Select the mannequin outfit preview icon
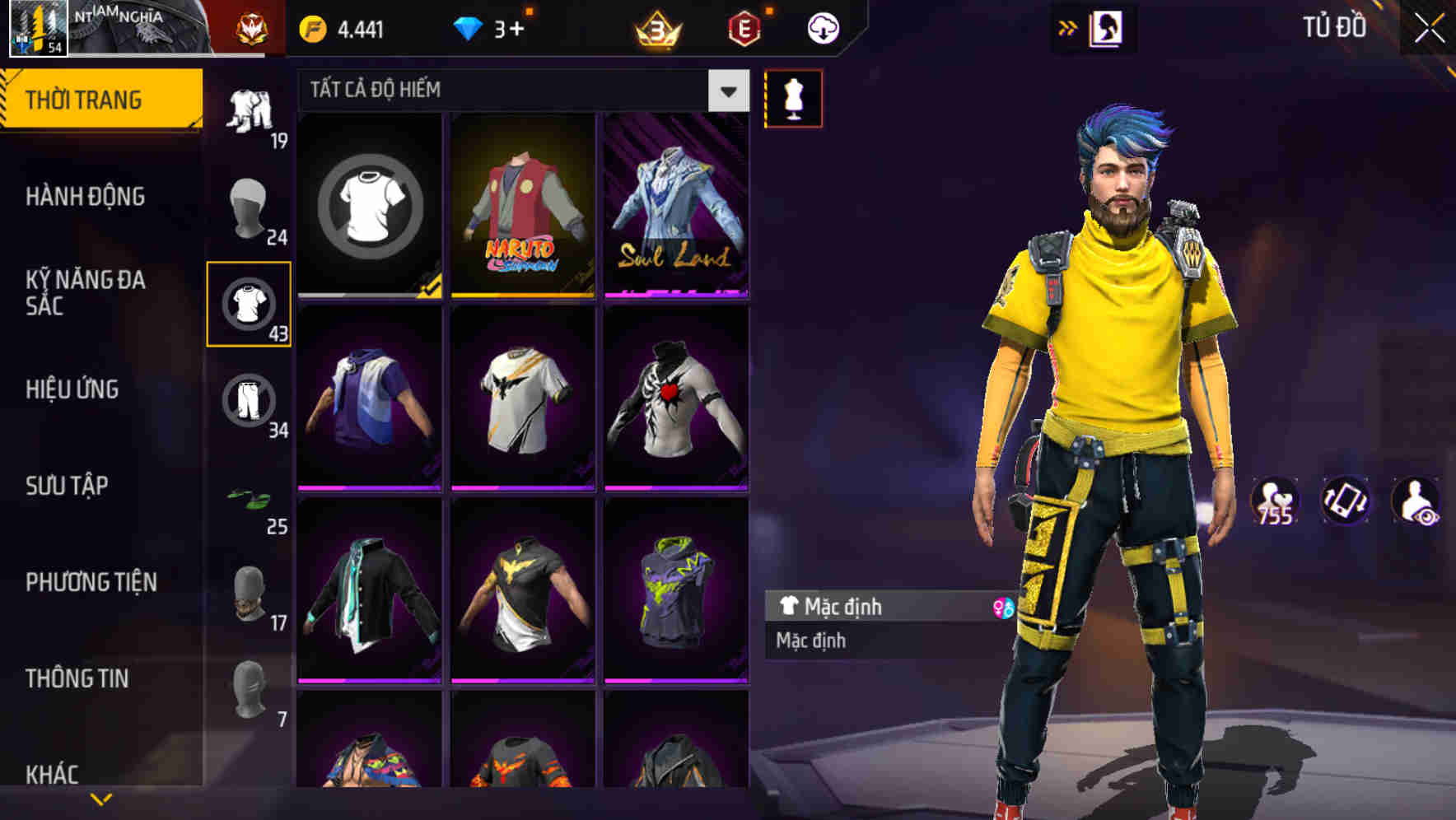This screenshot has height=820, width=1456. 793,97
